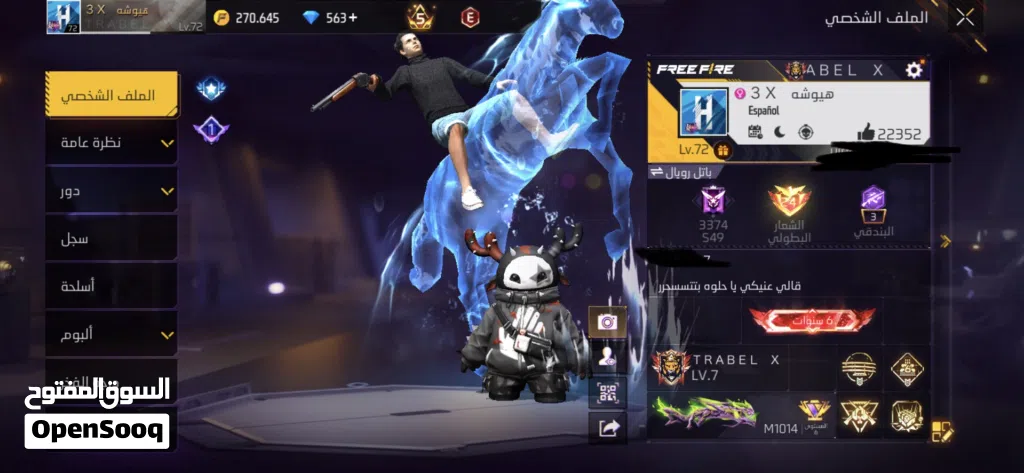Click the purple number 1 badge
1024x473 pixels.
point(210,129)
